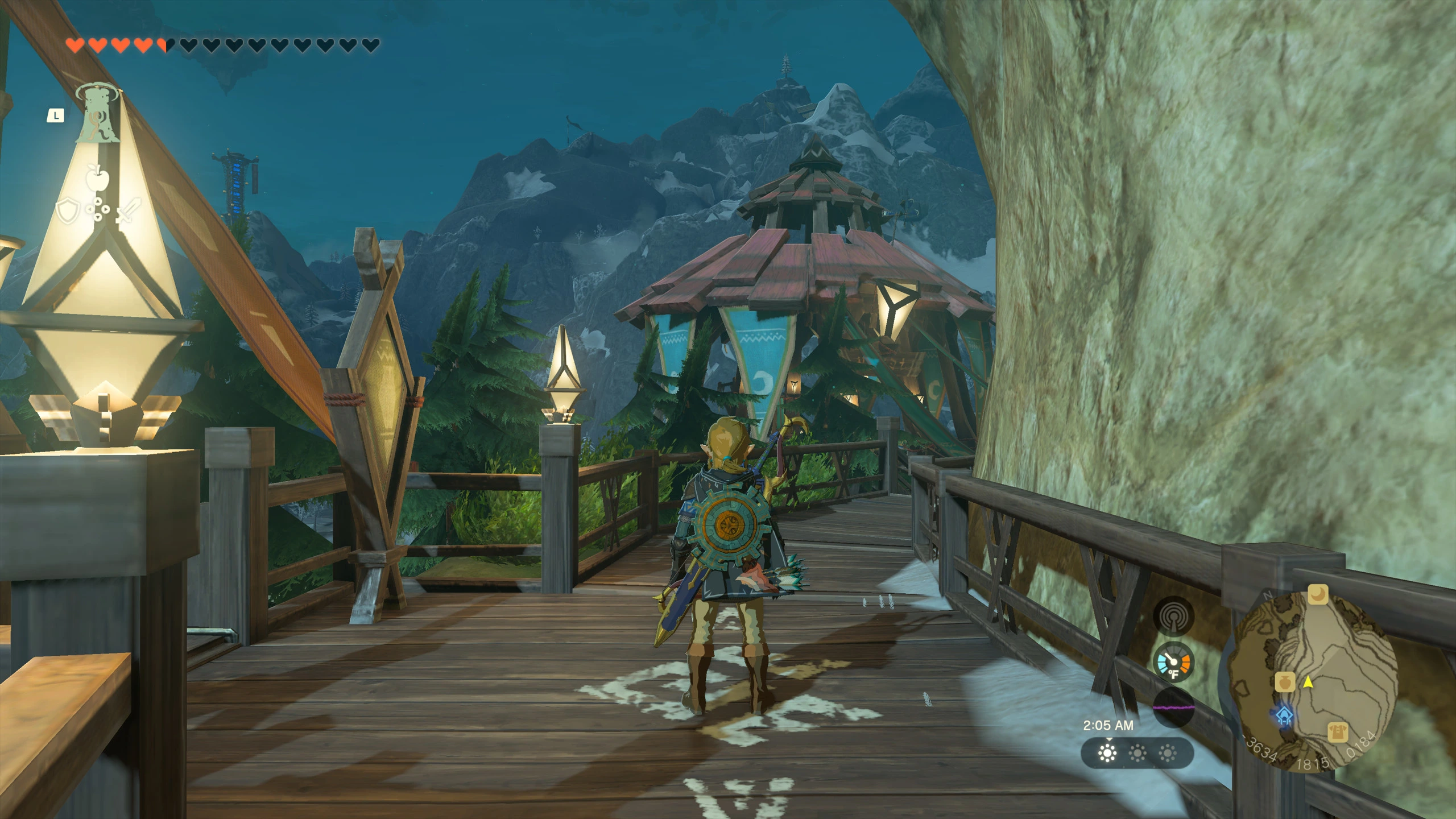Click the L button ability prompt
Screen dimensions: 1456x819
(x=56, y=117)
